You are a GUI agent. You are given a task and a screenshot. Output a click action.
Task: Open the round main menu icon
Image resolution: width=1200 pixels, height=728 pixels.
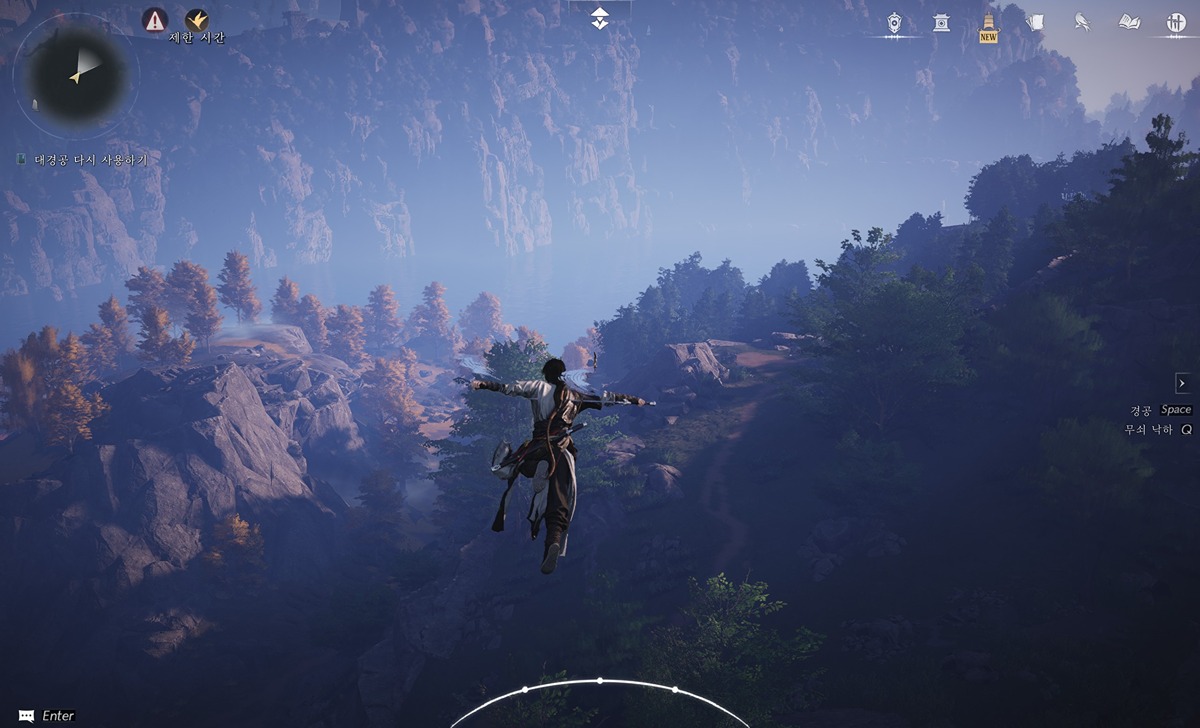[x=1175, y=22]
